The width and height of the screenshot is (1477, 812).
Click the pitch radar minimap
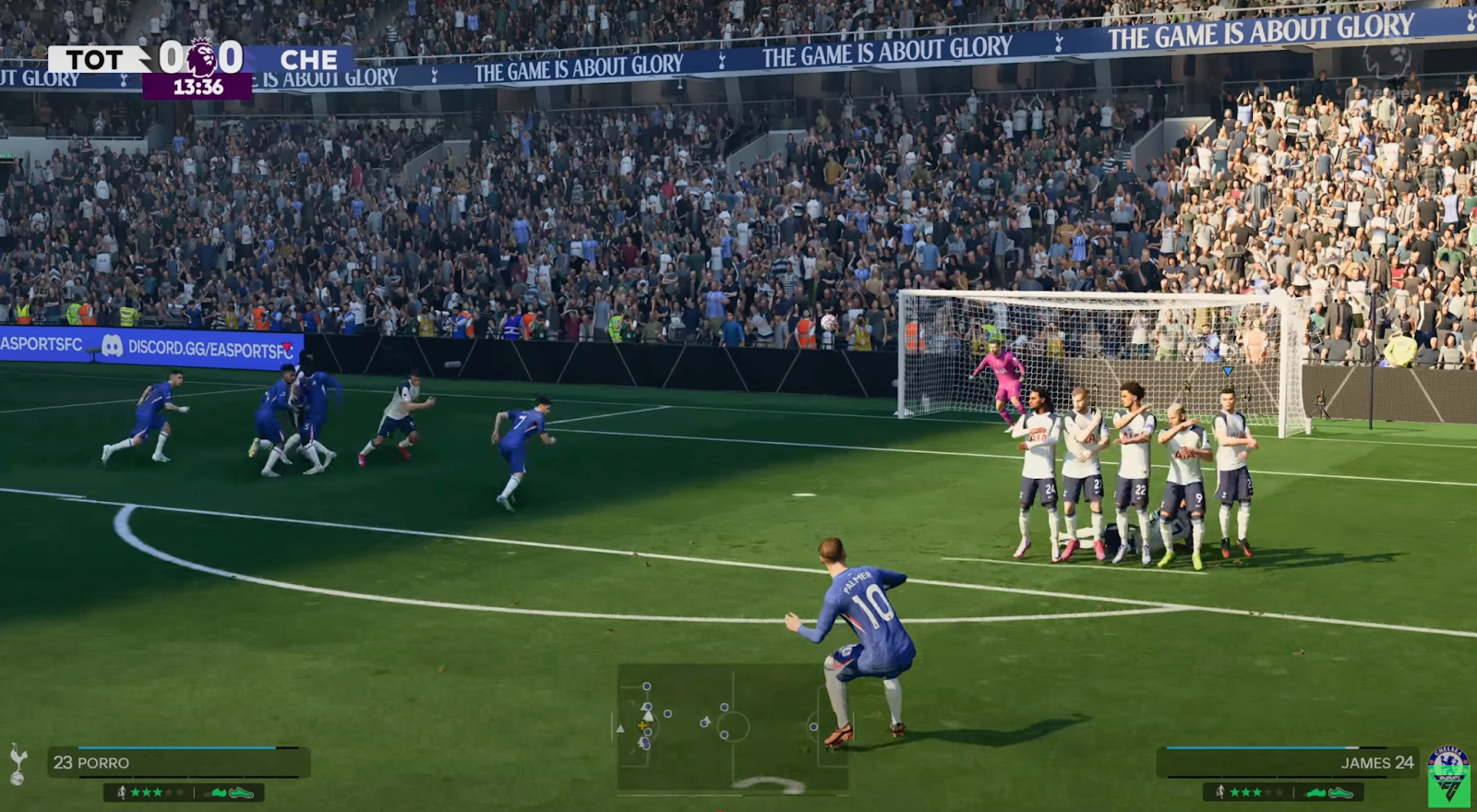tap(732, 728)
